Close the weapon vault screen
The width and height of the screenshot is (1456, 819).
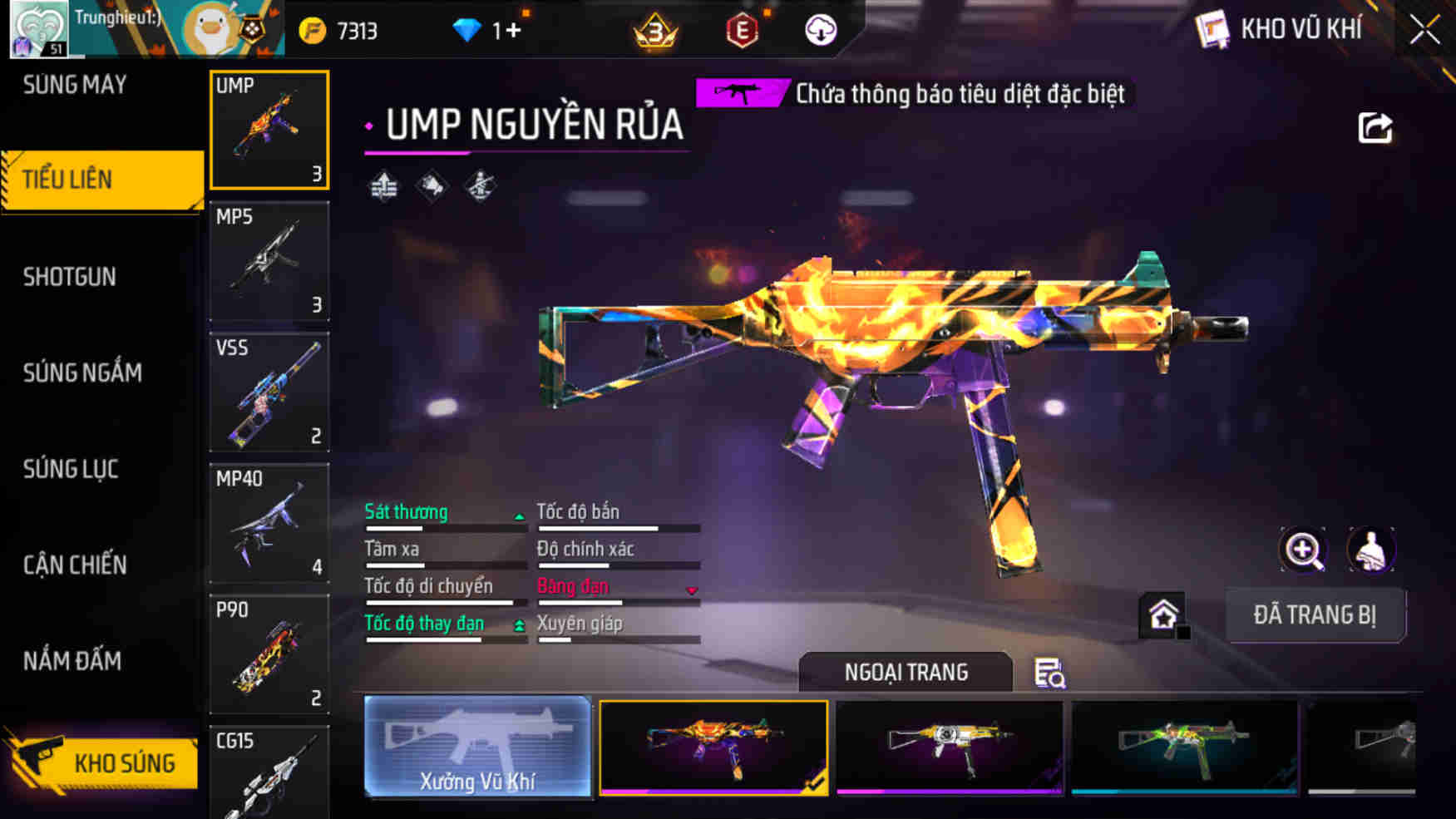[x=1424, y=31]
